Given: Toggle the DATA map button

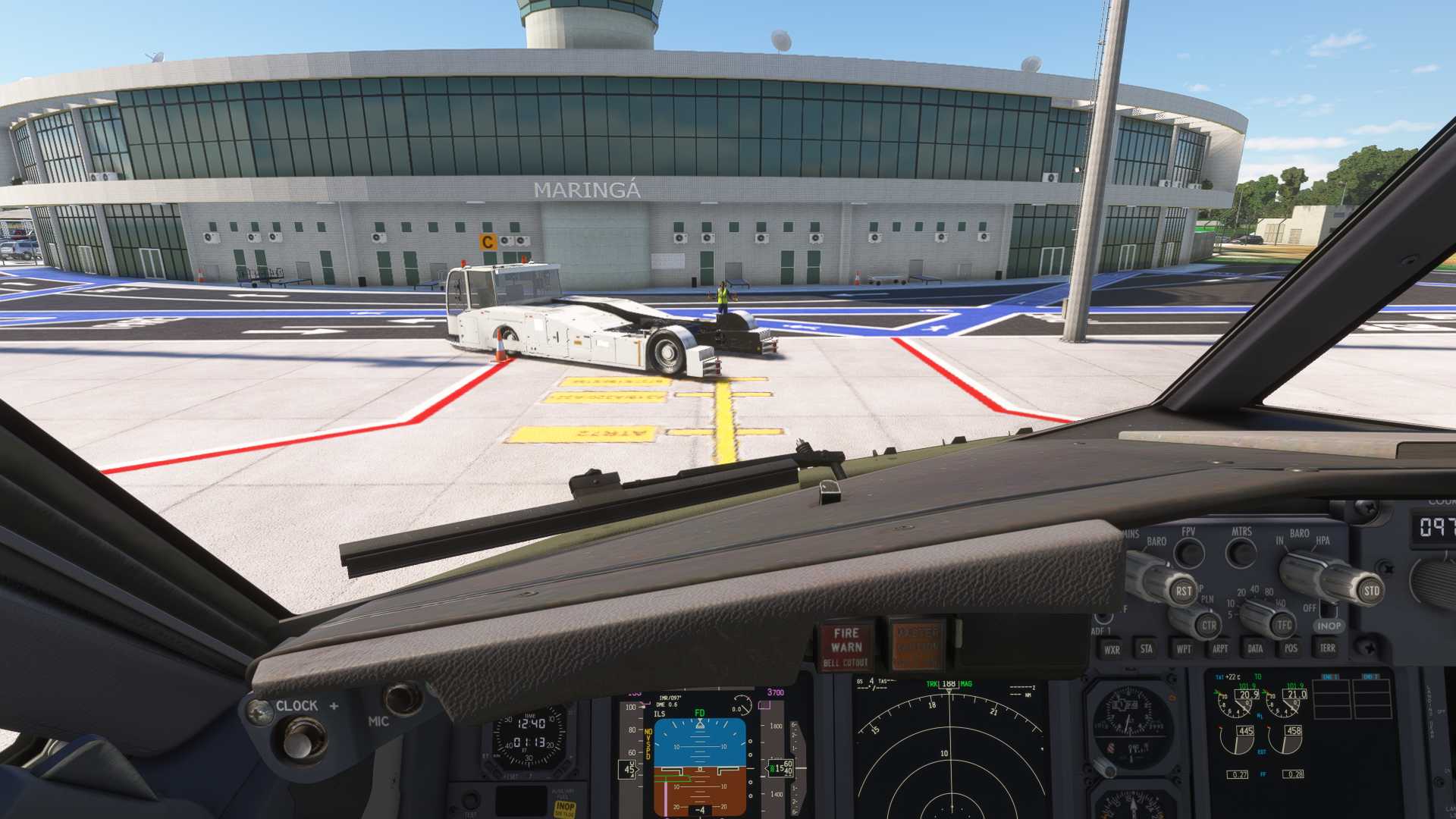Looking at the screenshot, I should pyautogui.click(x=1255, y=648).
